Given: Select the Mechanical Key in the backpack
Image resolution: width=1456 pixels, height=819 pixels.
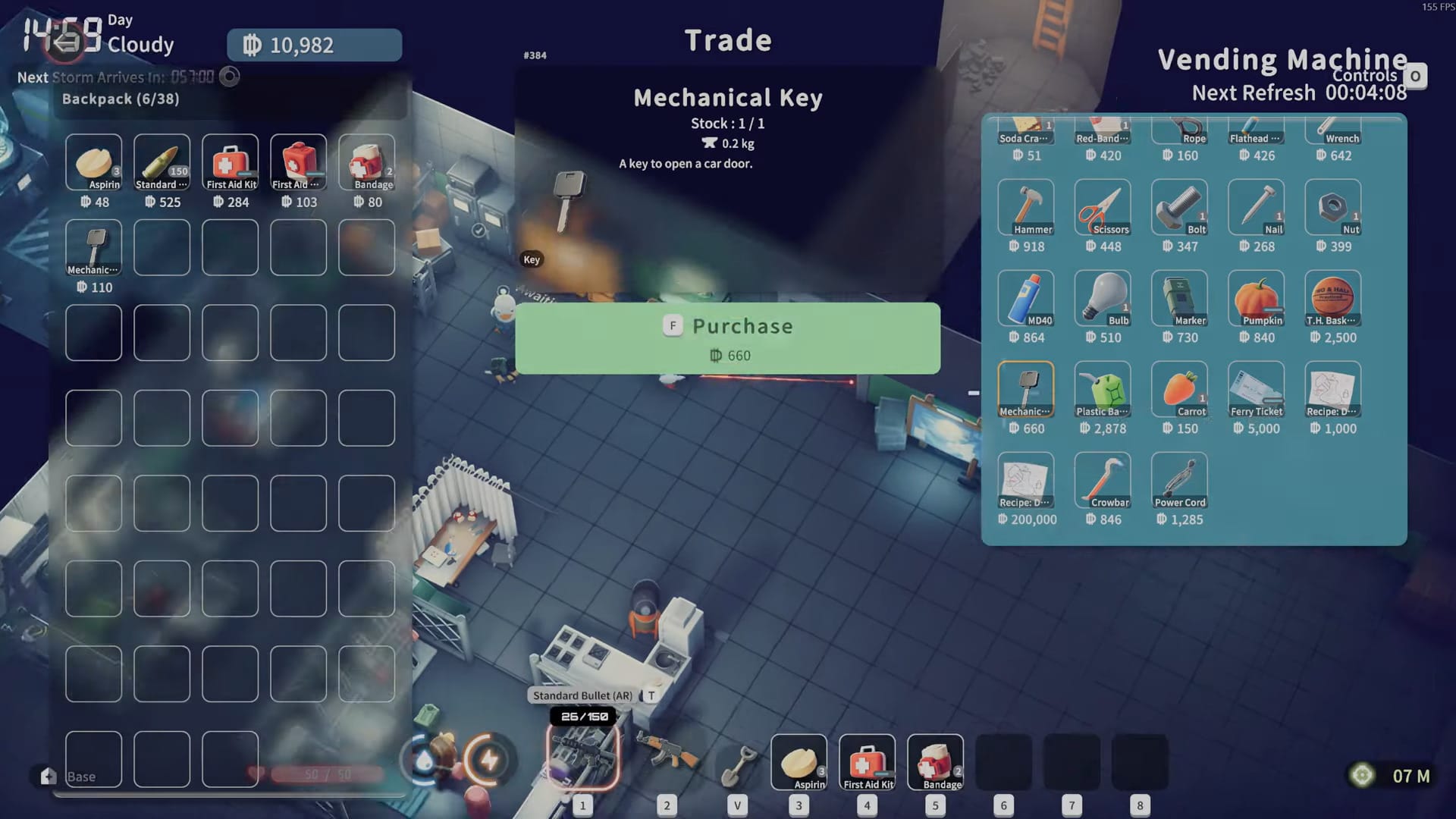Looking at the screenshot, I should pyautogui.click(x=93, y=247).
